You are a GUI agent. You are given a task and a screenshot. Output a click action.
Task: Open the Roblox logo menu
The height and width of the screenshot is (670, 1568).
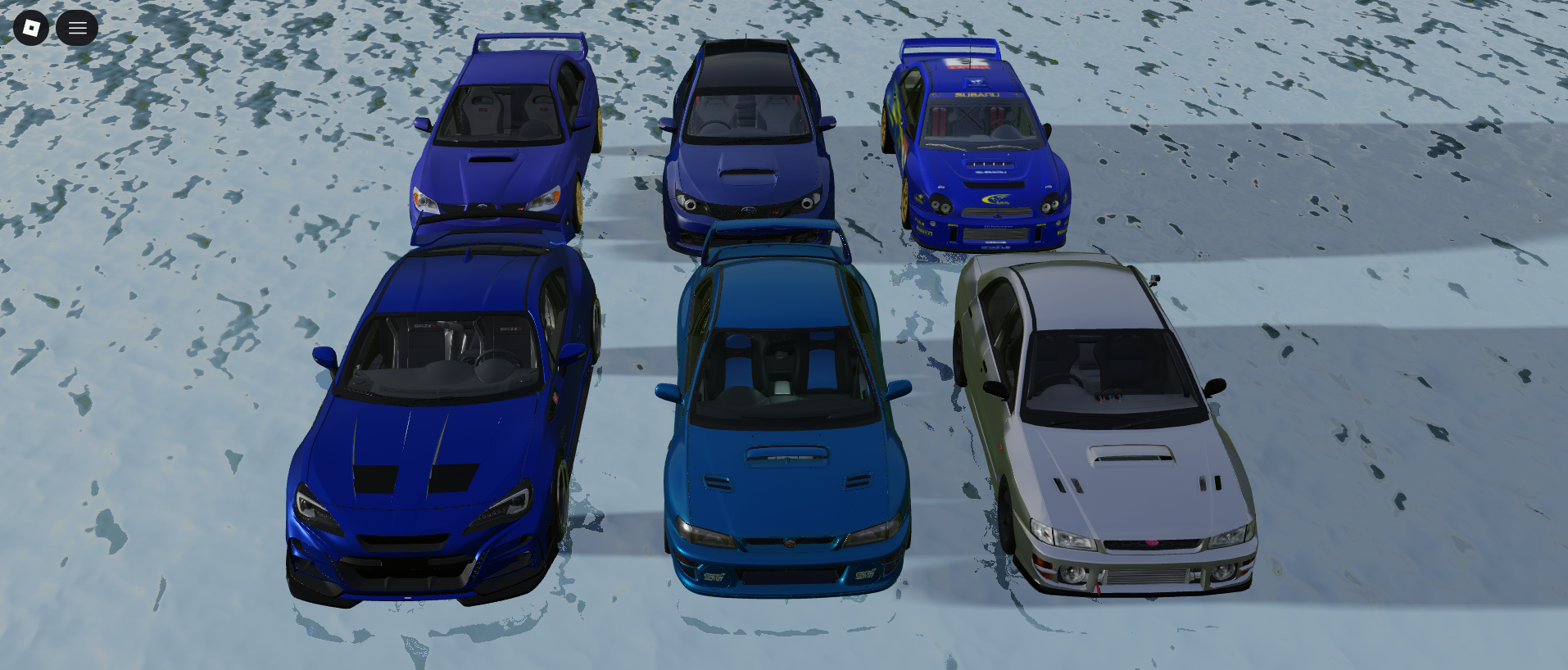[x=31, y=28]
